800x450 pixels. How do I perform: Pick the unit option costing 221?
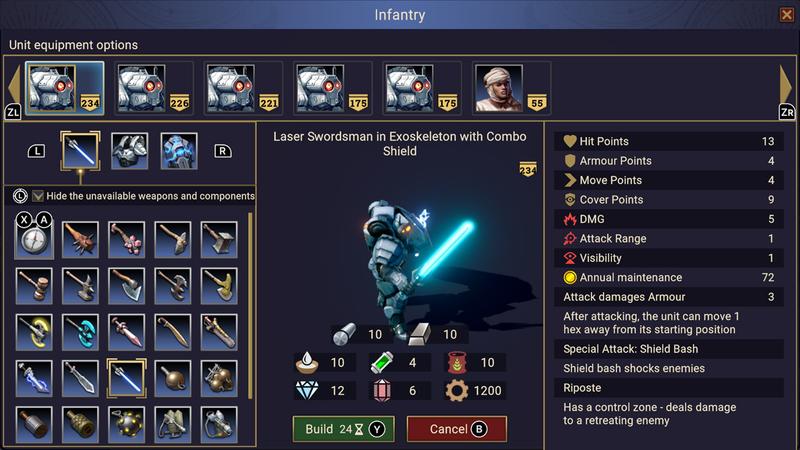tap(243, 87)
